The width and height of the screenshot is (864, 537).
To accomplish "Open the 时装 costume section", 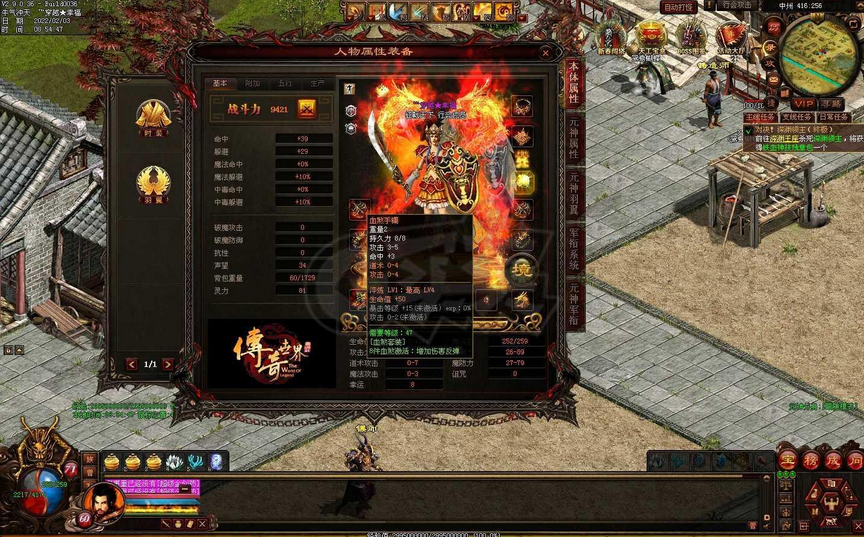I will coord(153,117).
